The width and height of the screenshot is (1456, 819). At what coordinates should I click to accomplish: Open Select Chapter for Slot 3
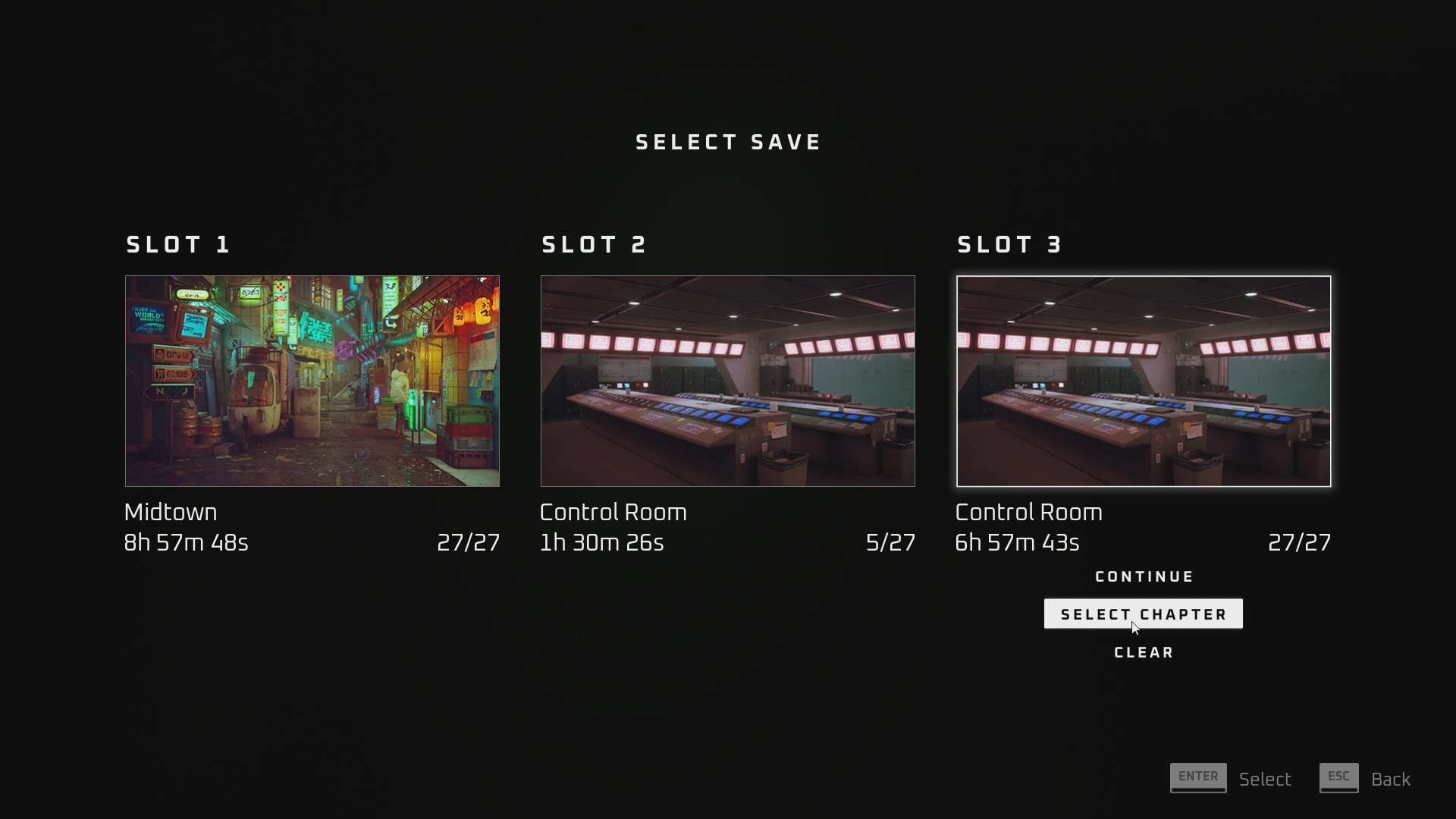pyautogui.click(x=1143, y=614)
